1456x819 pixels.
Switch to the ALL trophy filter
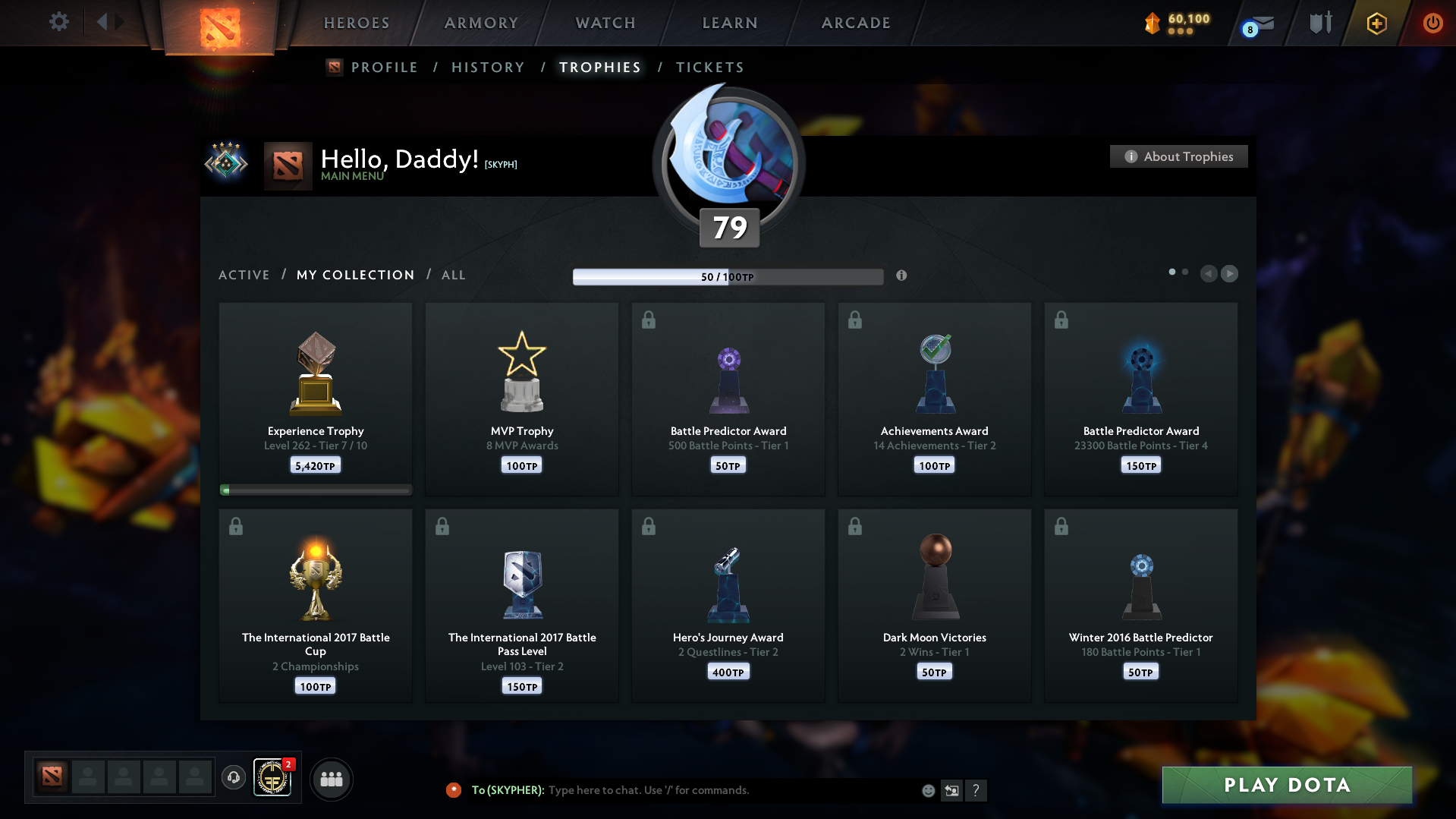453,275
